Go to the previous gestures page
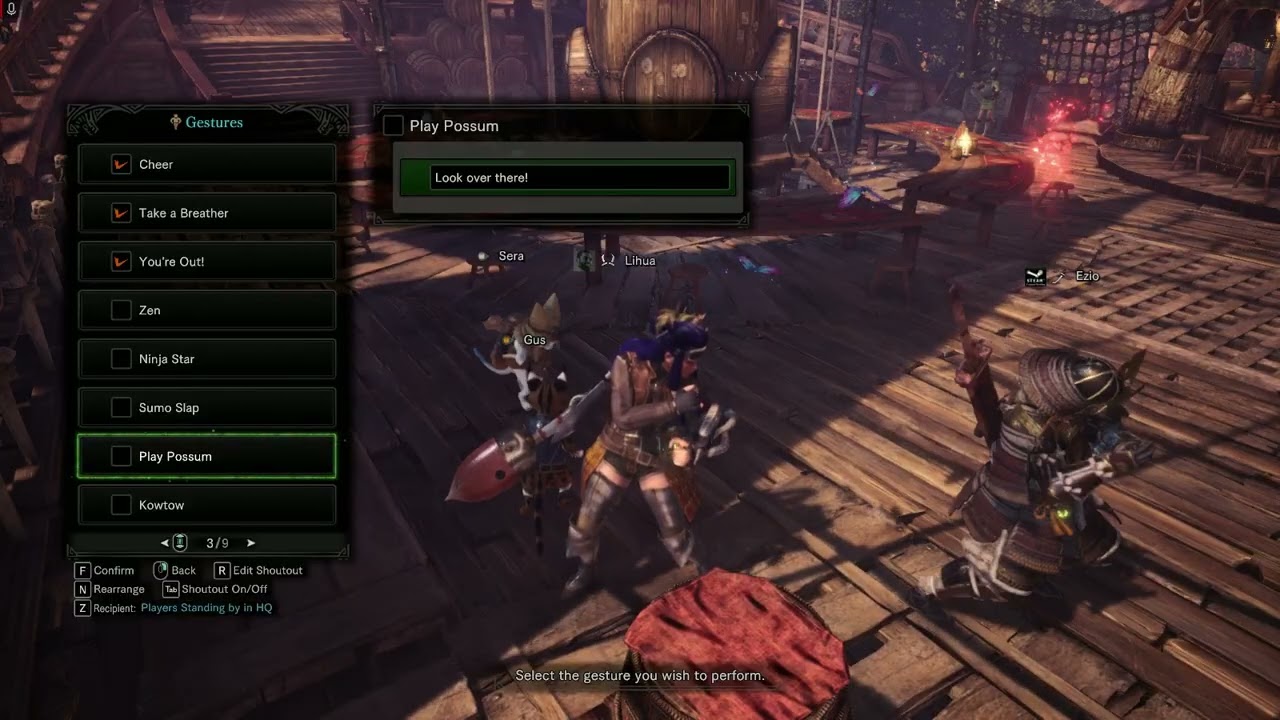The image size is (1280, 720). pyautogui.click(x=165, y=543)
